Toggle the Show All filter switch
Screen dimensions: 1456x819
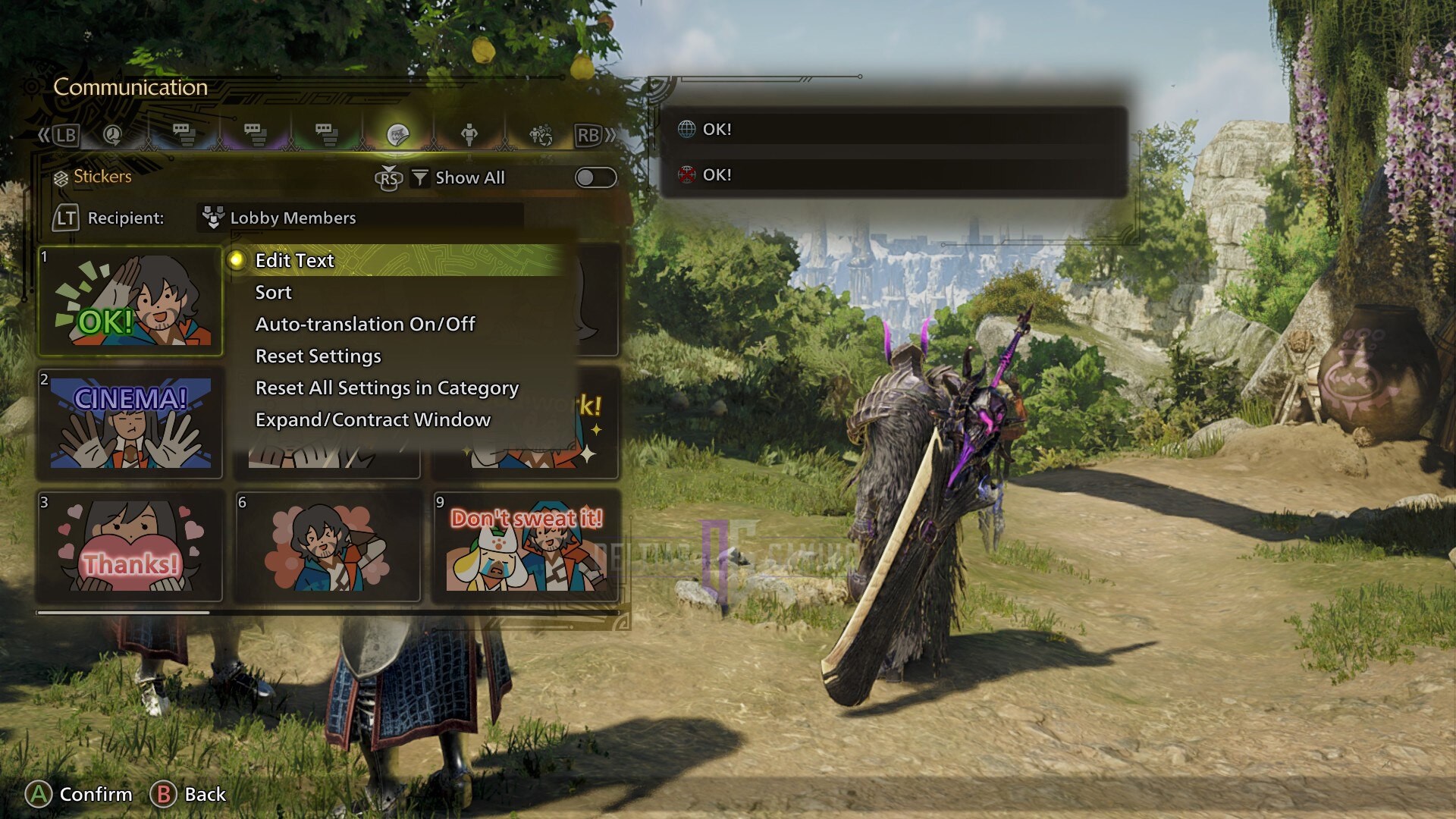coord(595,177)
